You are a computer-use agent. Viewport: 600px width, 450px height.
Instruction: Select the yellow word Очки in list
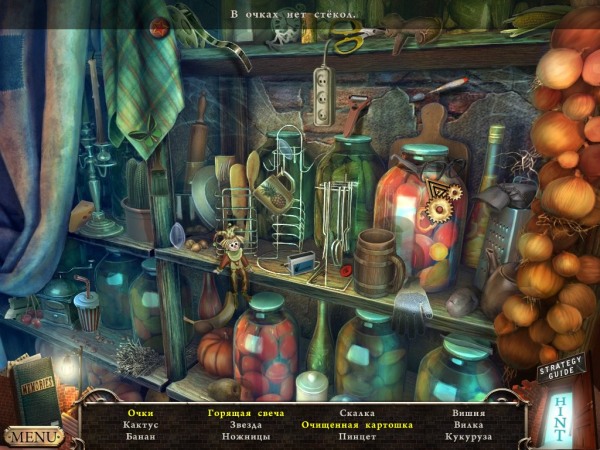pos(140,412)
